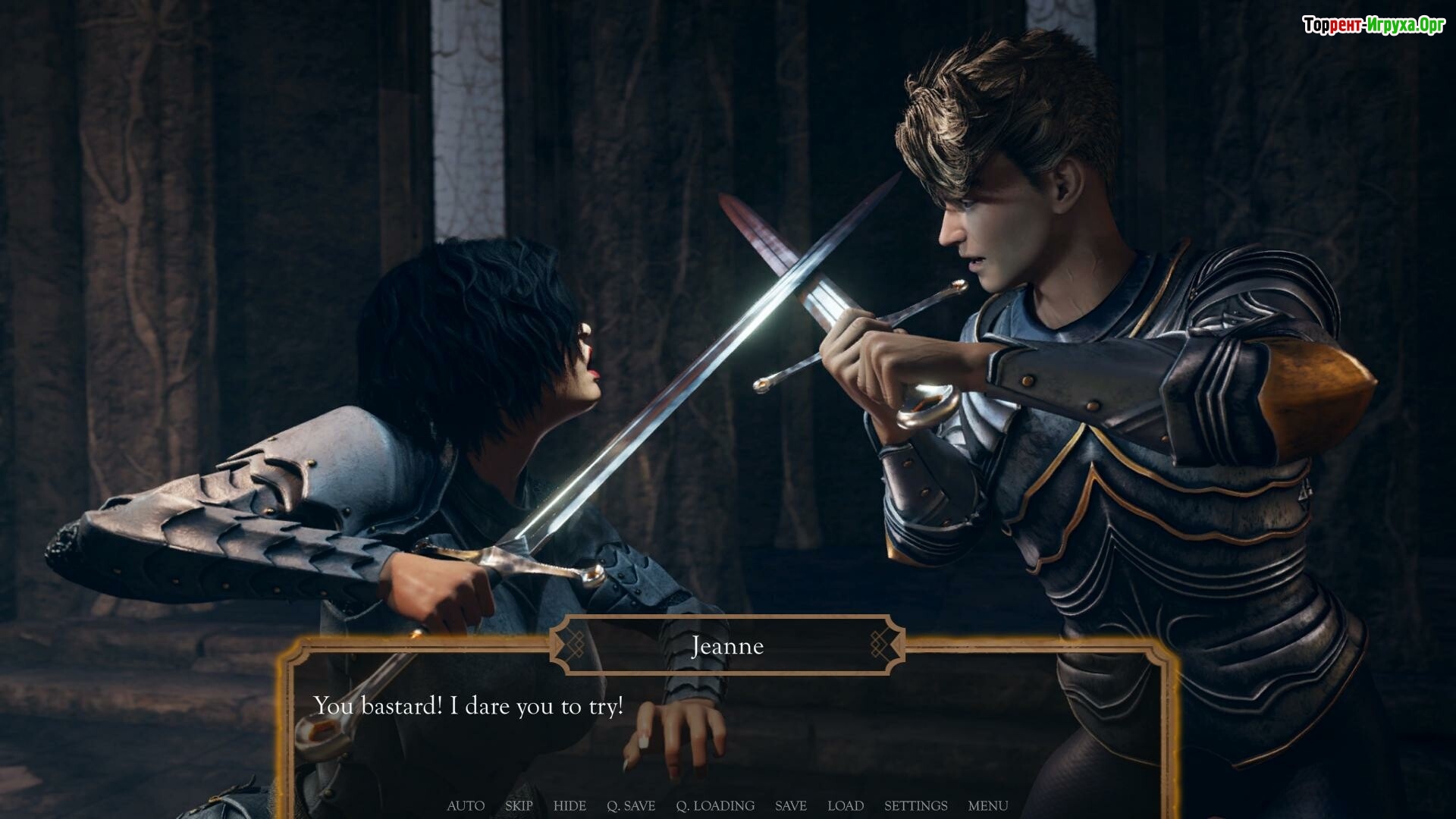
Task: Open the Settings menu
Action: pos(915,805)
